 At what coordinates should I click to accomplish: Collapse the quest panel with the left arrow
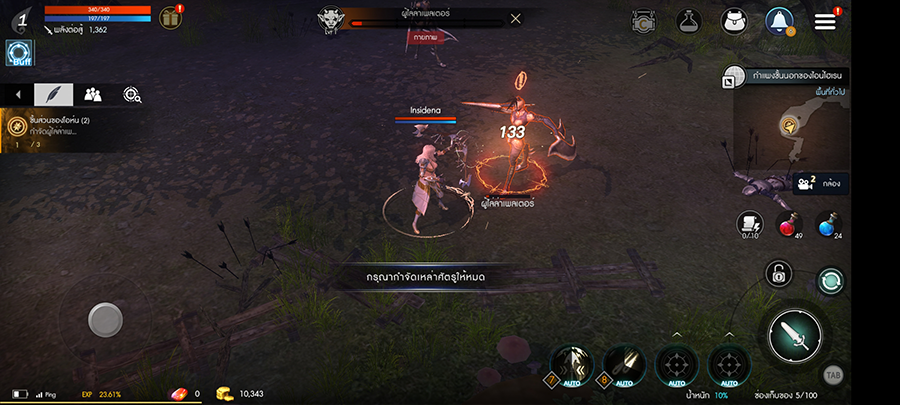[17, 94]
